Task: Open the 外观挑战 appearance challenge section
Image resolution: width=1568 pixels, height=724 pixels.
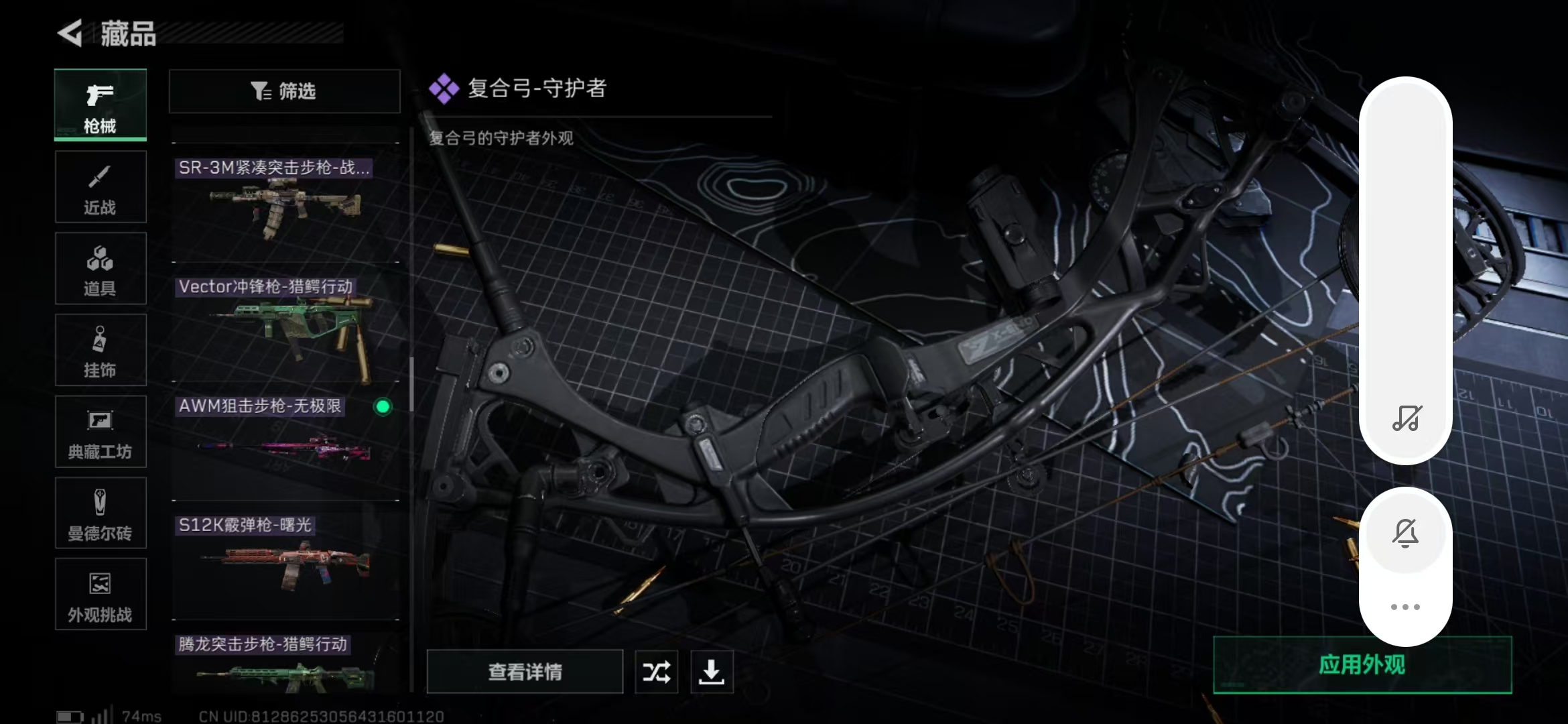Action: coord(100,594)
